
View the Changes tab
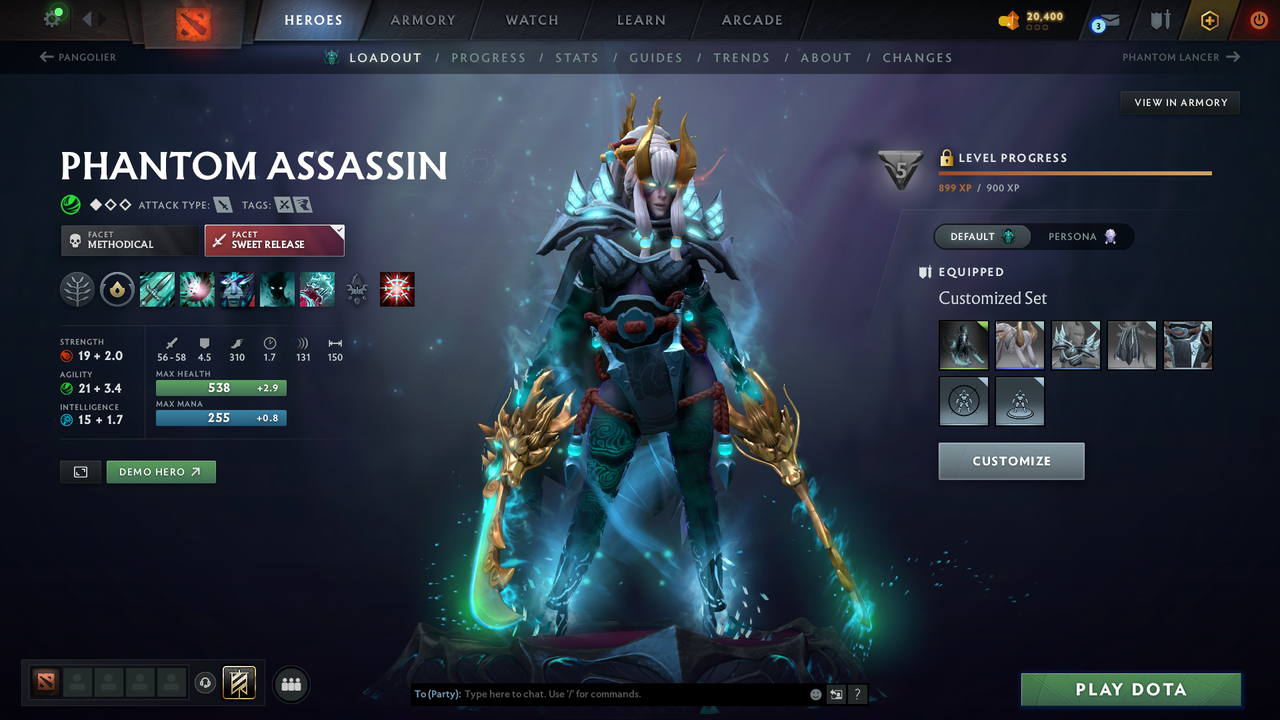click(x=917, y=58)
